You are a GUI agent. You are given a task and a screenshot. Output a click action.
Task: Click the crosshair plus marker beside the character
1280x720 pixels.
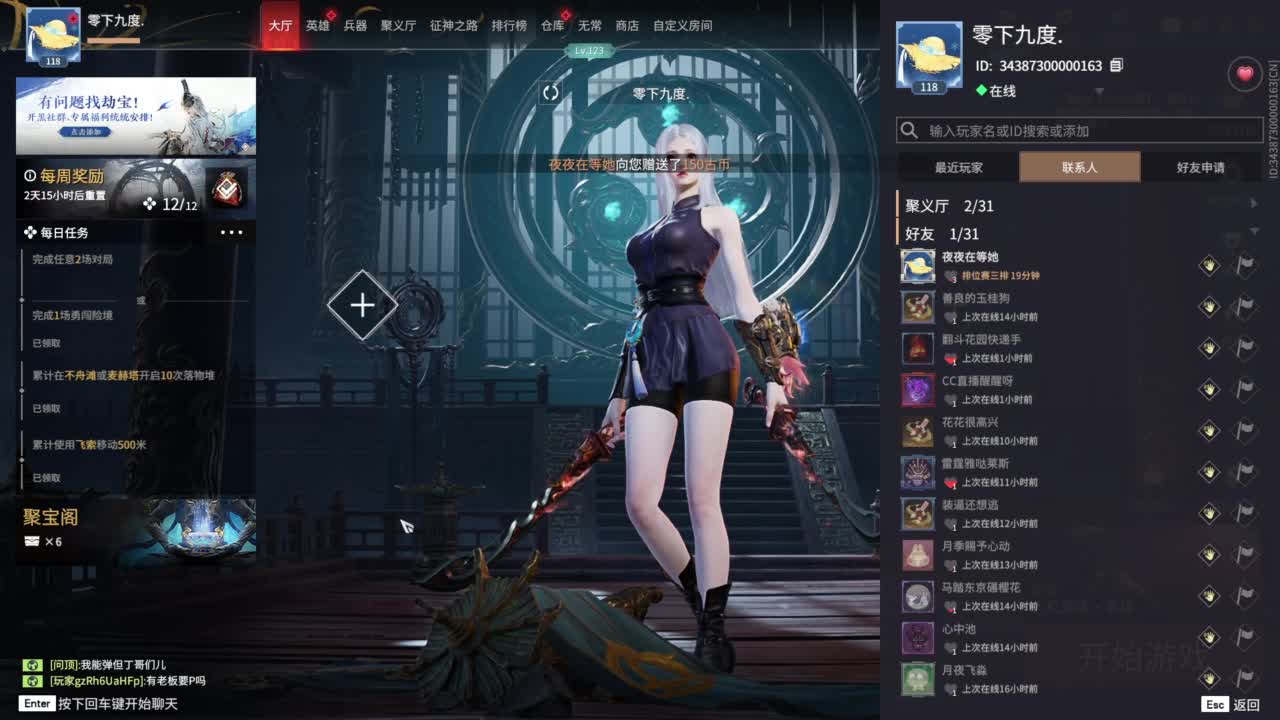click(362, 305)
